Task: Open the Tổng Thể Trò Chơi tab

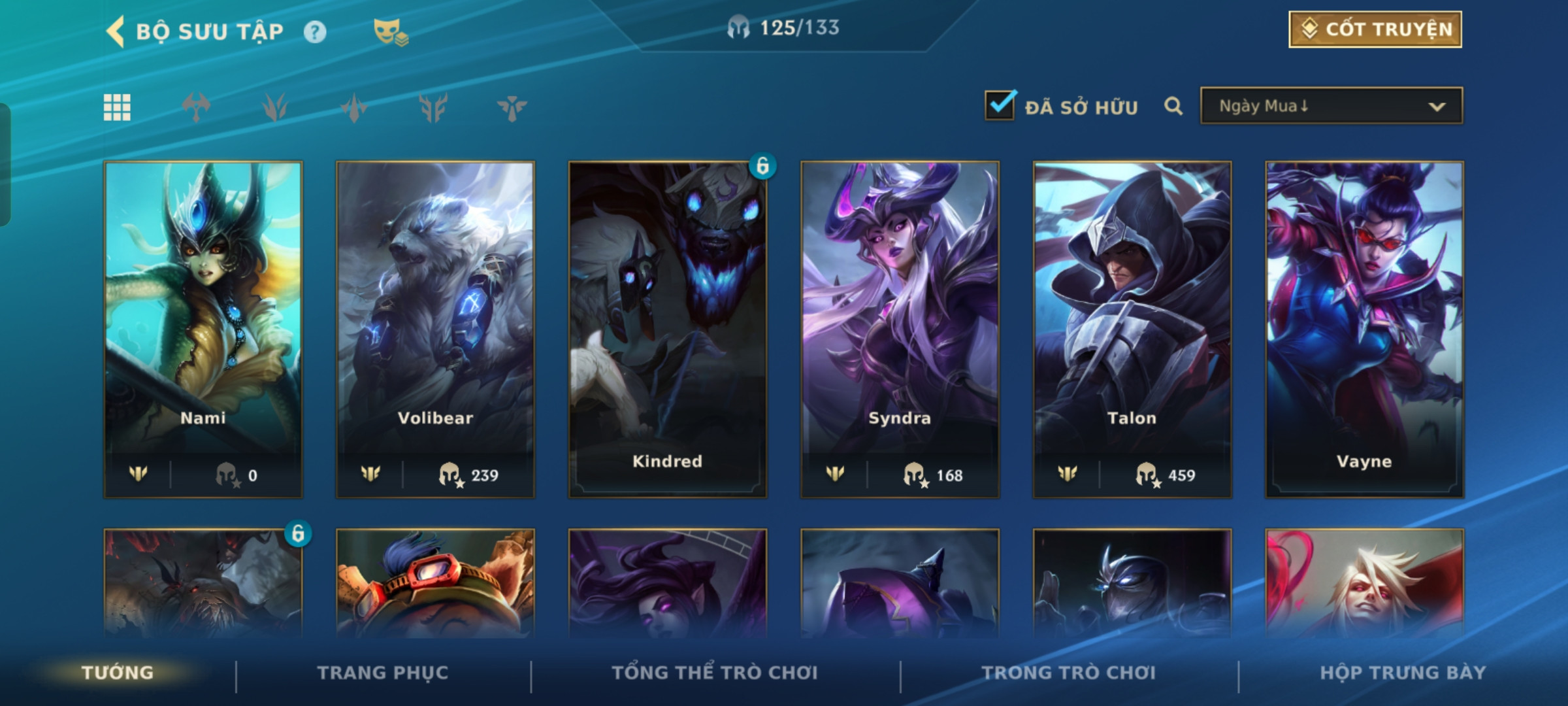Action: click(x=715, y=673)
